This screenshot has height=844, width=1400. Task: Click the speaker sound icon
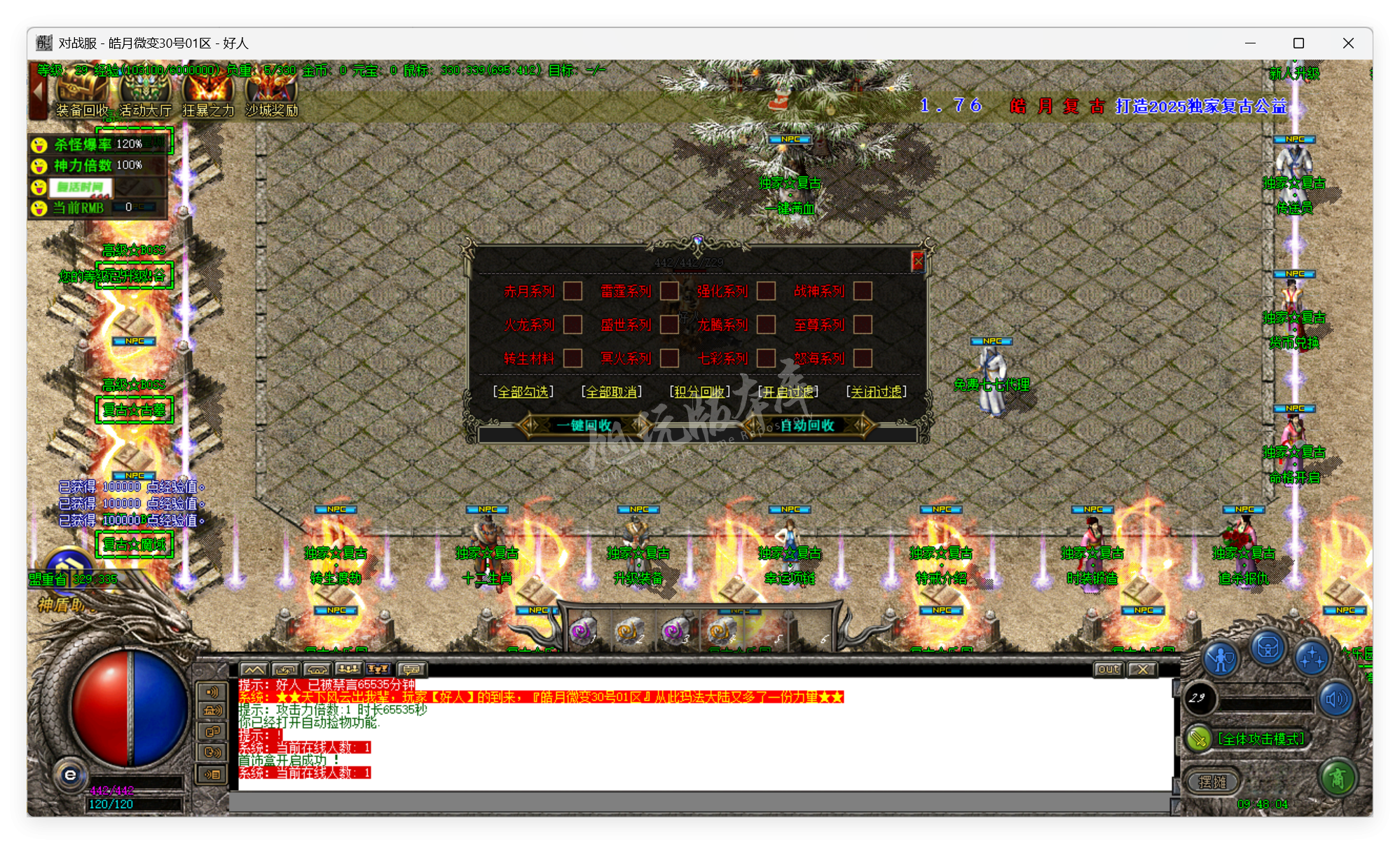click(x=1336, y=698)
